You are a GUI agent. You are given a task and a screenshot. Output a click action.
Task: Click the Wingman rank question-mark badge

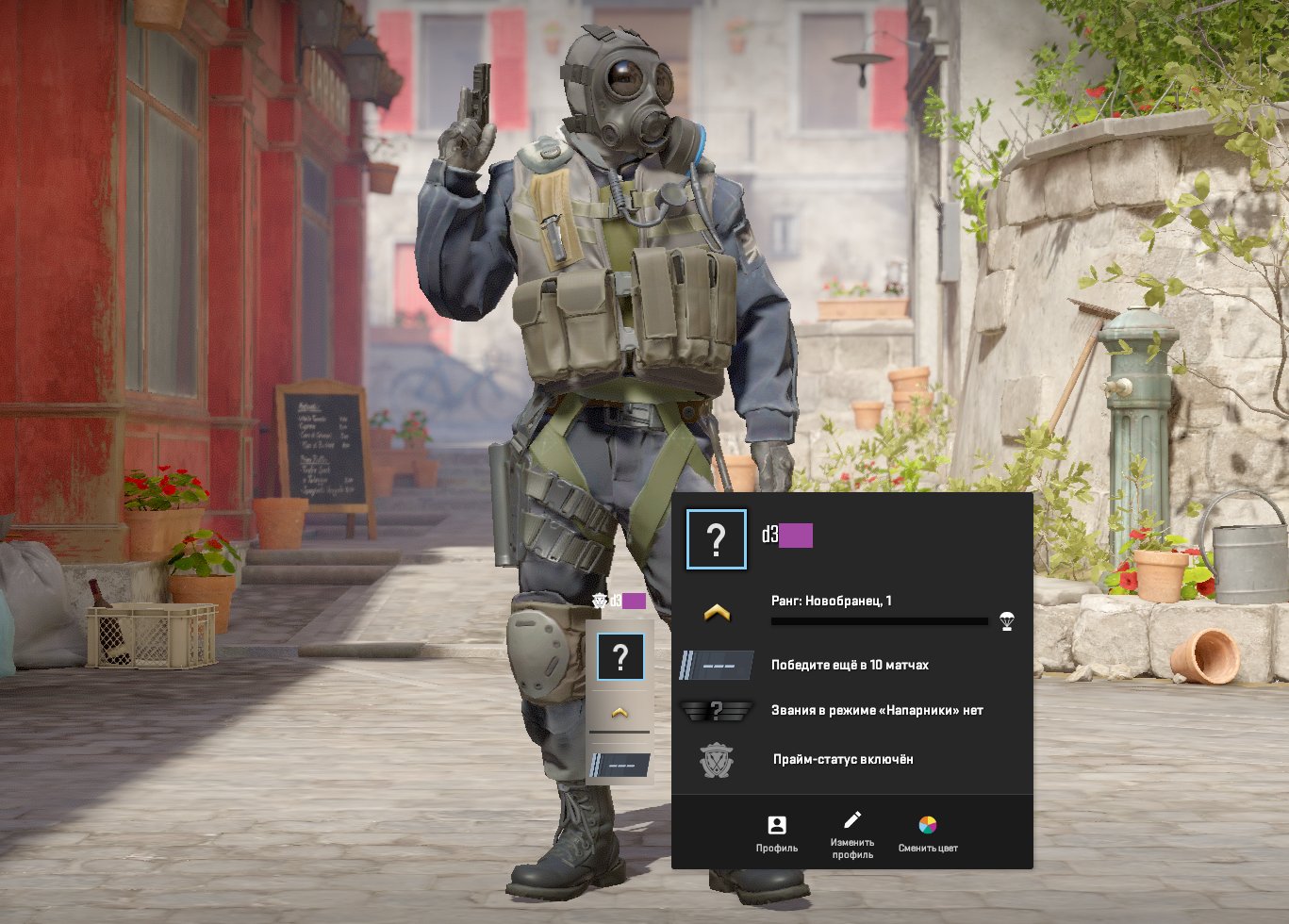pos(717,709)
